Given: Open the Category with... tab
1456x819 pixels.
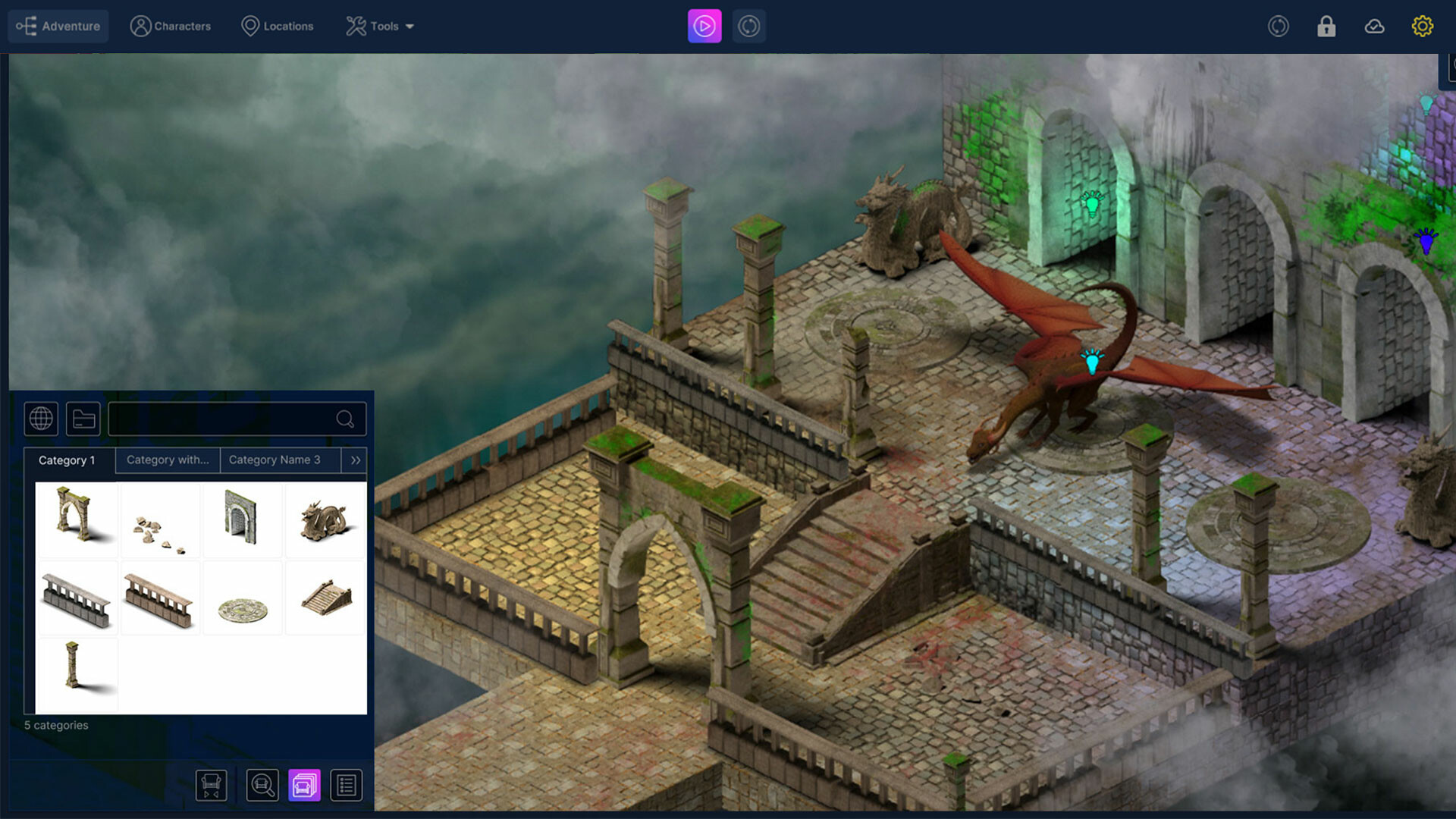Looking at the screenshot, I should (x=167, y=460).
